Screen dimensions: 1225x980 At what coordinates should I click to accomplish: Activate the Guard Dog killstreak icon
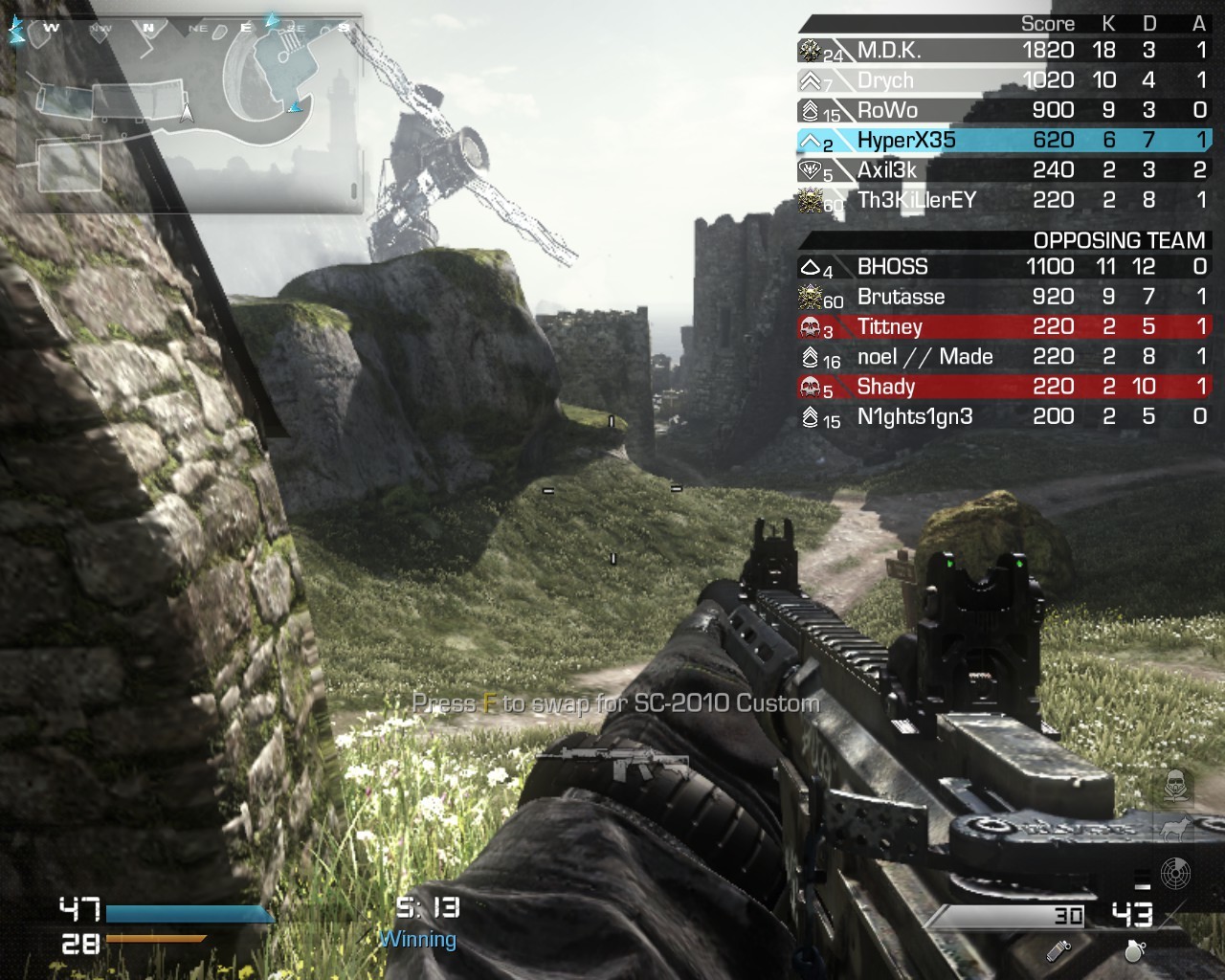click(1174, 829)
